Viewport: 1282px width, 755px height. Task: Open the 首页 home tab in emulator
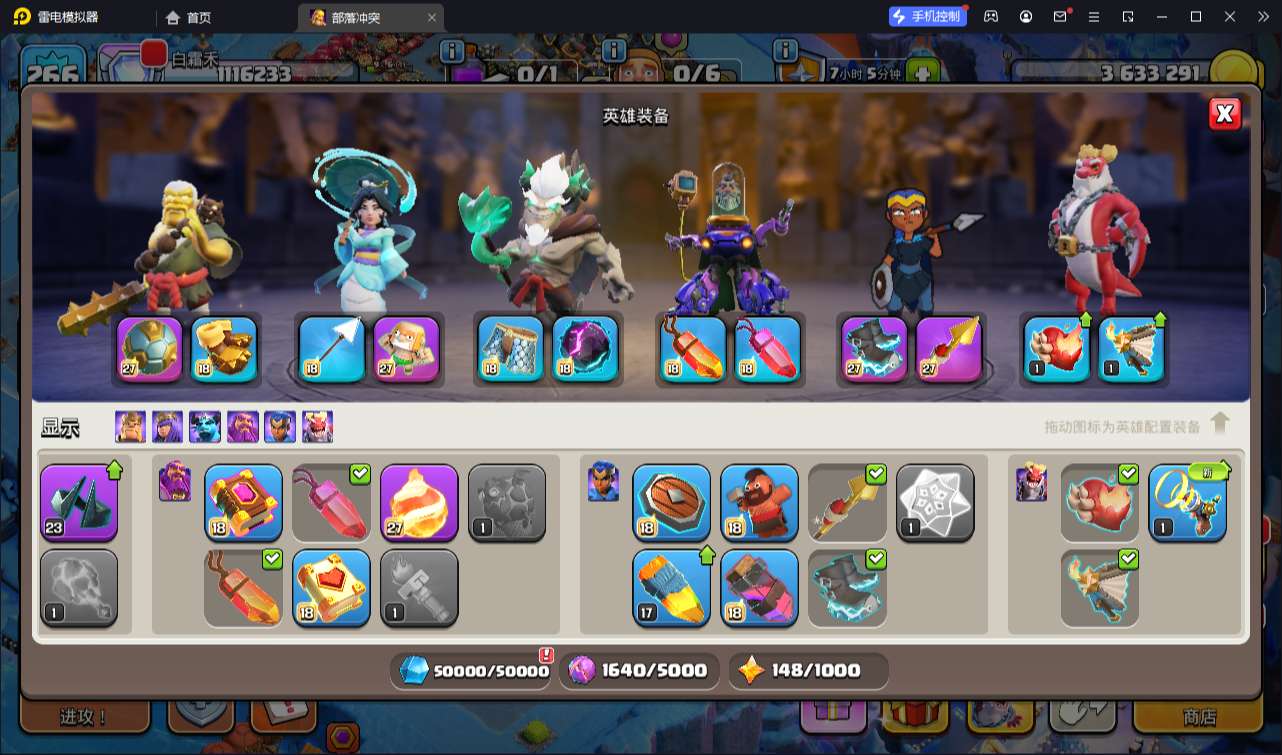188,17
